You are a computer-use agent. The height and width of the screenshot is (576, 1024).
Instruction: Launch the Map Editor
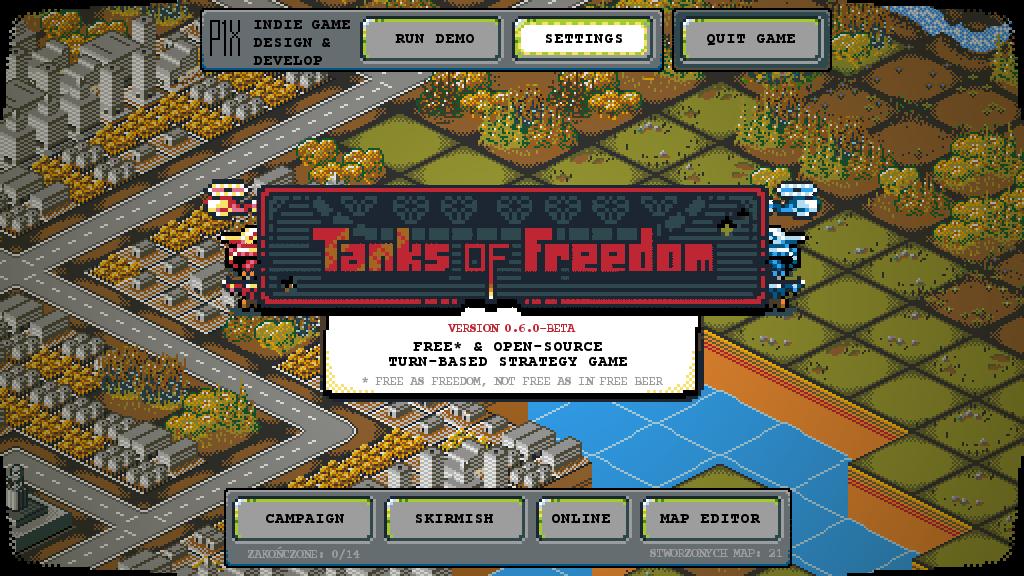(x=709, y=518)
